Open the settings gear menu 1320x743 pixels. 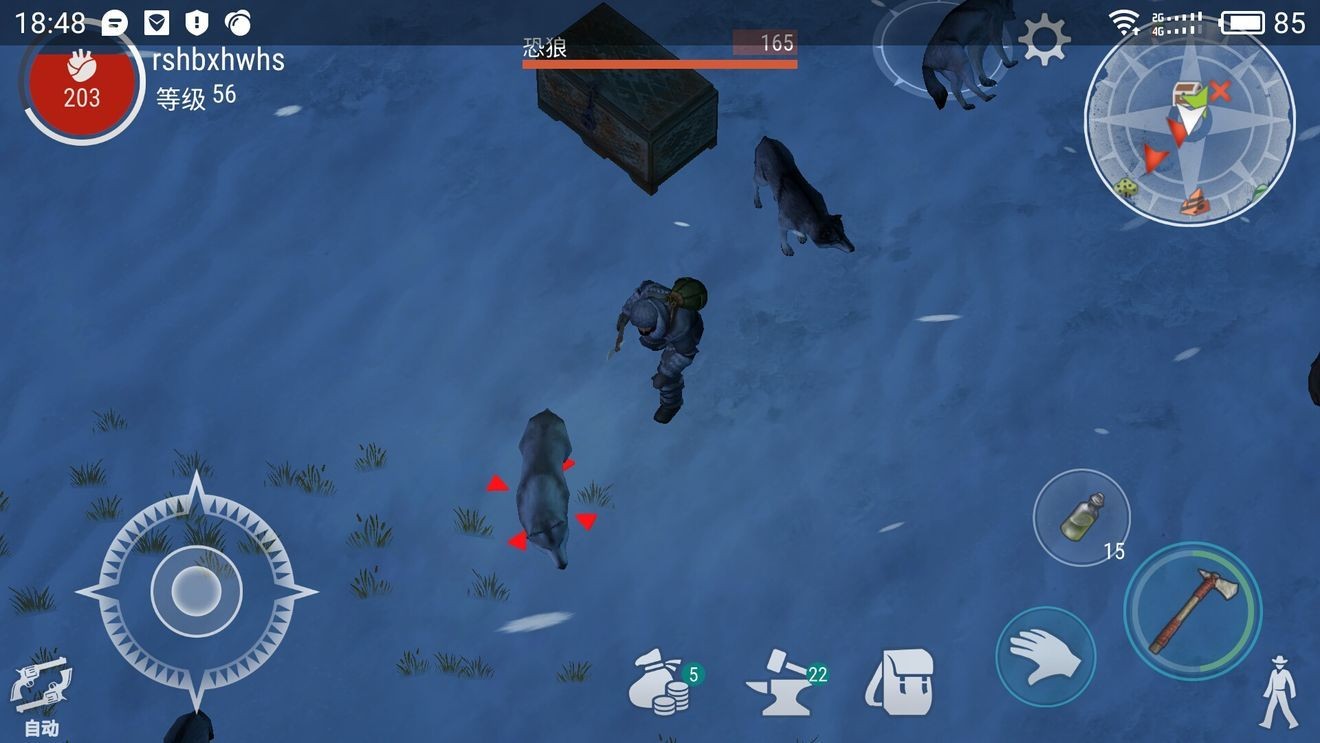coord(1044,41)
